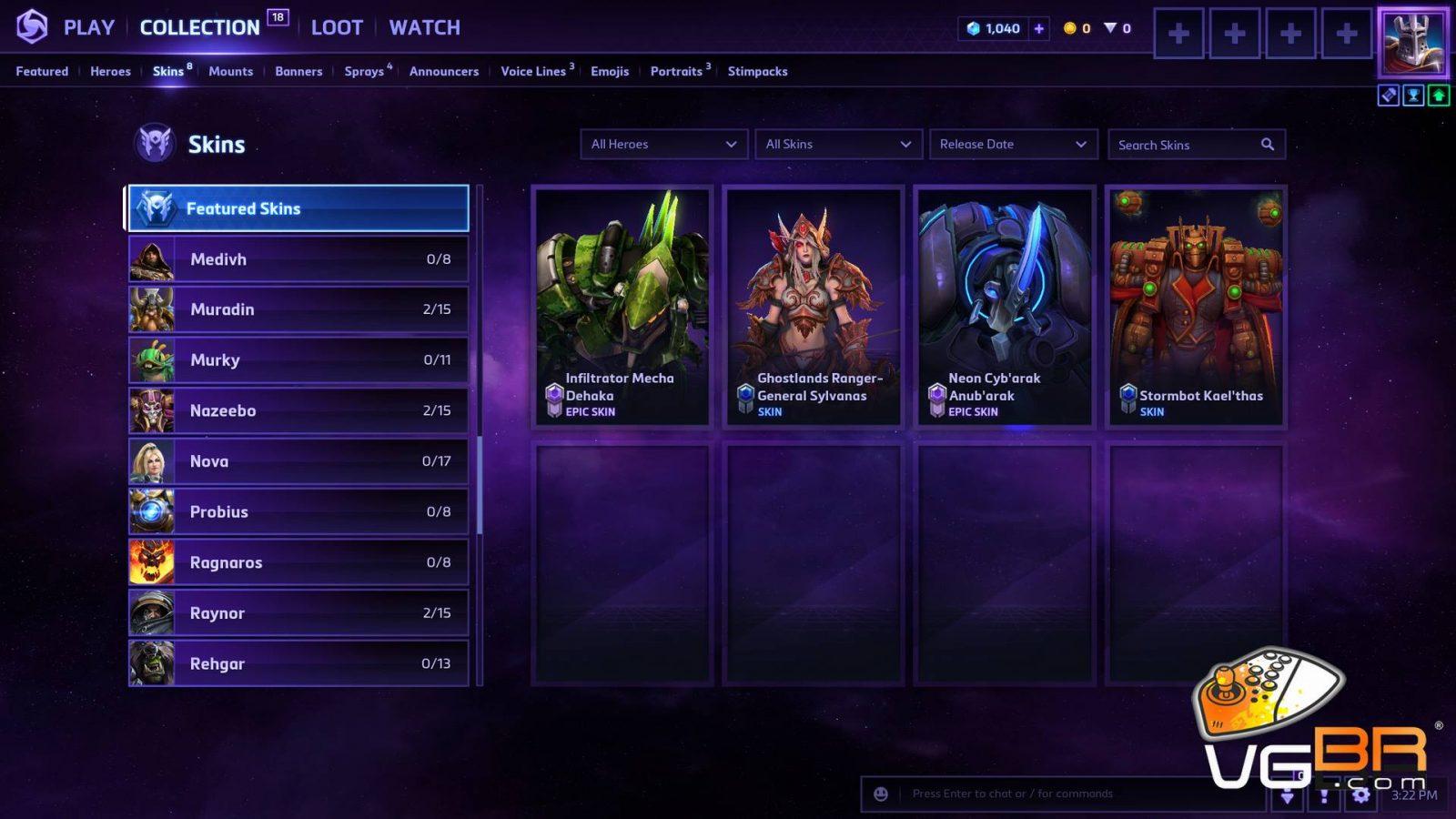Add gems with the plus button

(x=1039, y=28)
